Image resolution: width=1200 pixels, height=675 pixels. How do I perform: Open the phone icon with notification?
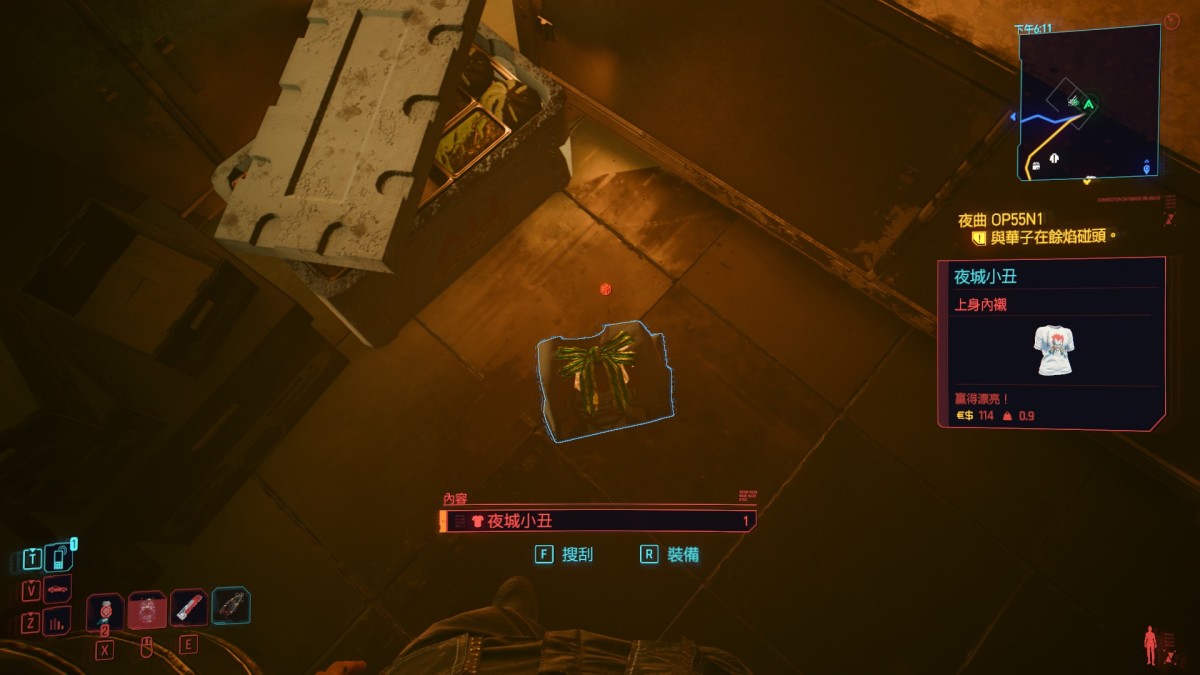pos(59,556)
